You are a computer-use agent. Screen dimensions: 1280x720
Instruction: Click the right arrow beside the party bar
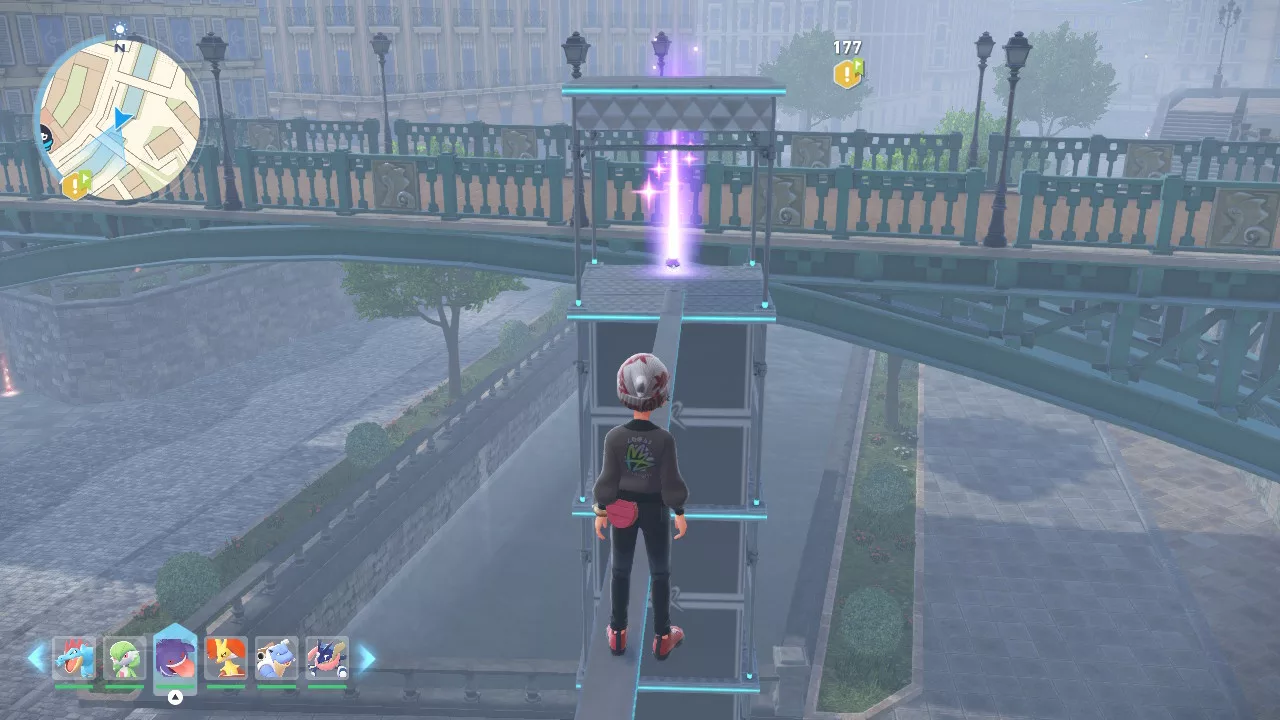click(x=366, y=657)
